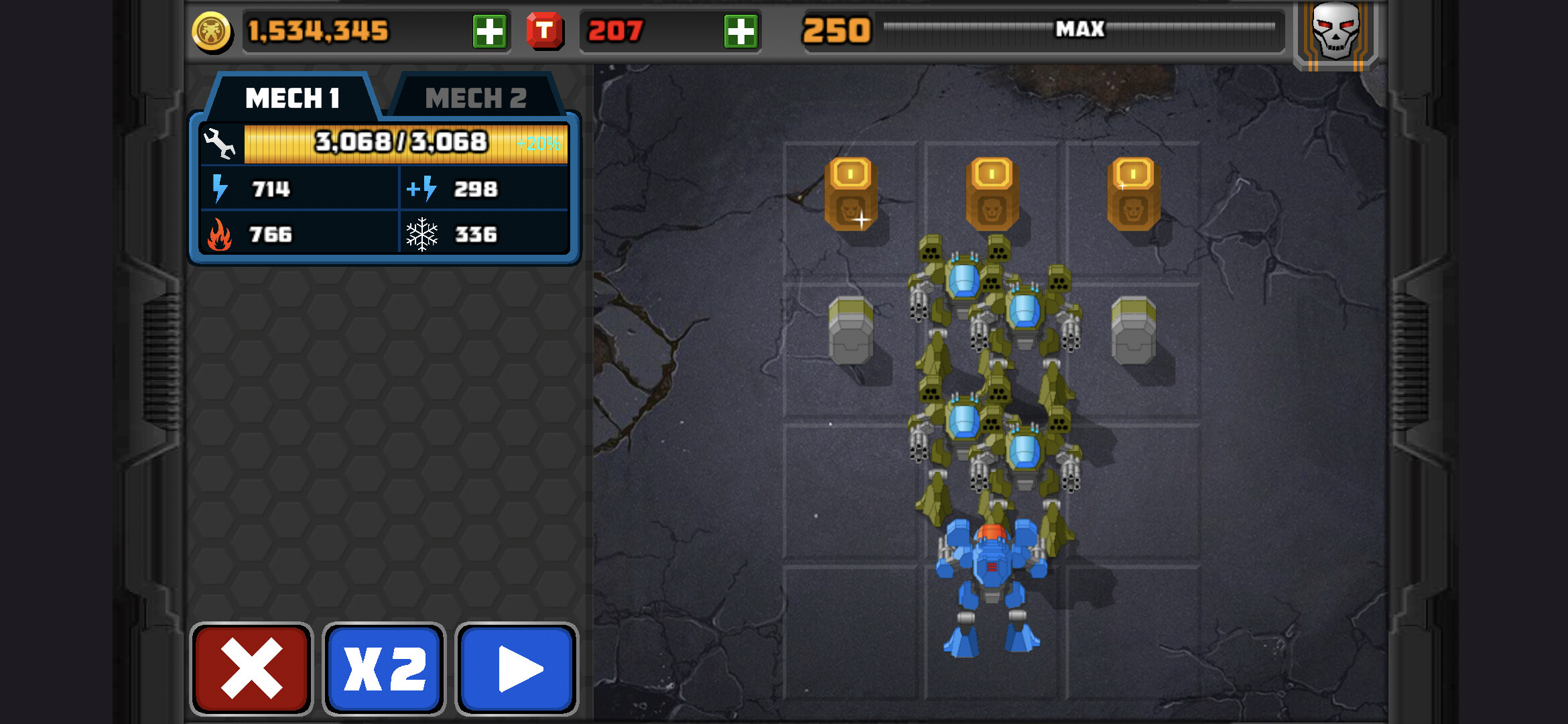
Task: Cancel with the red X button
Action: (251, 668)
